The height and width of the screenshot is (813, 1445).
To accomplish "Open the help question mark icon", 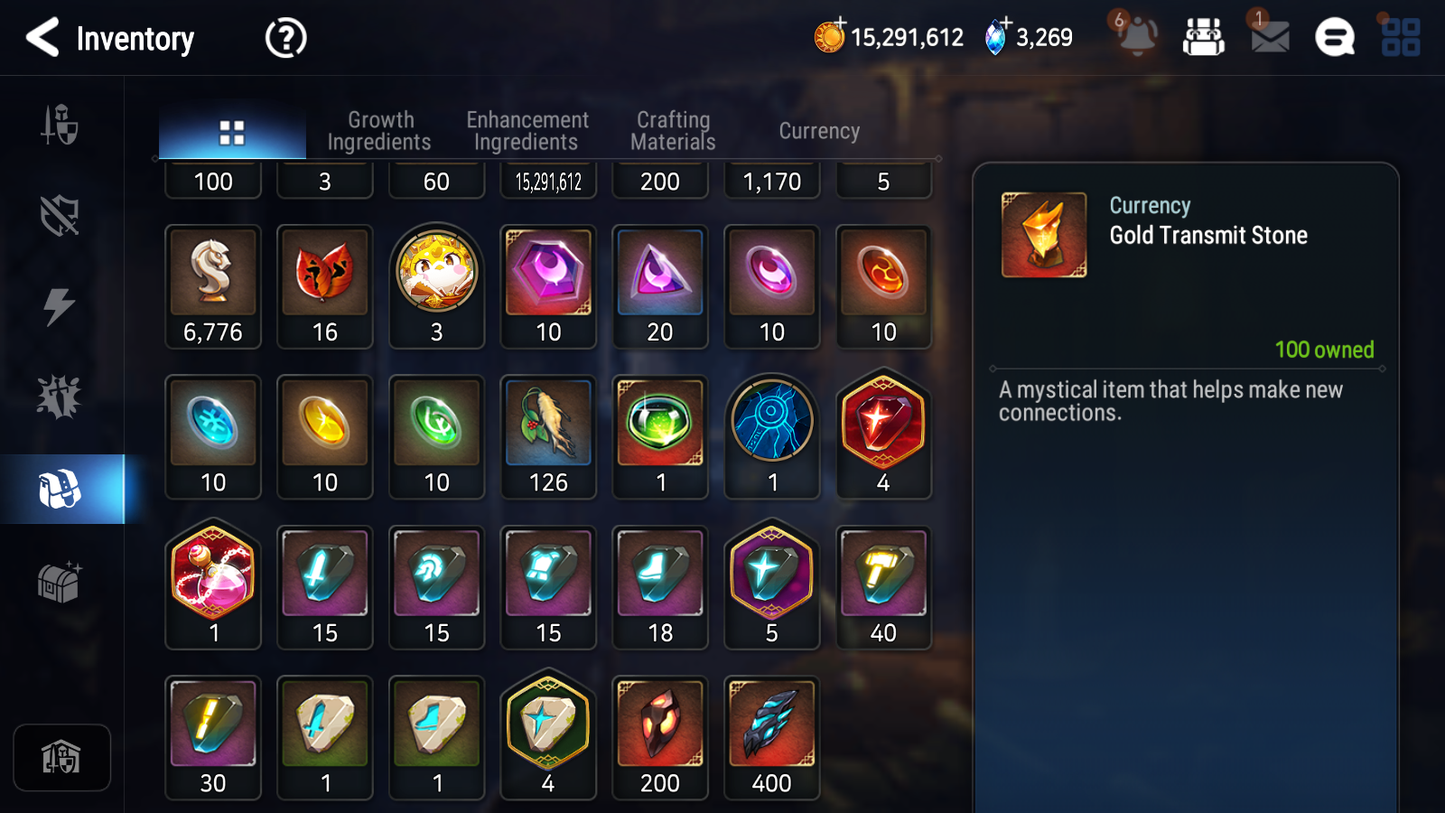I will tap(285, 38).
